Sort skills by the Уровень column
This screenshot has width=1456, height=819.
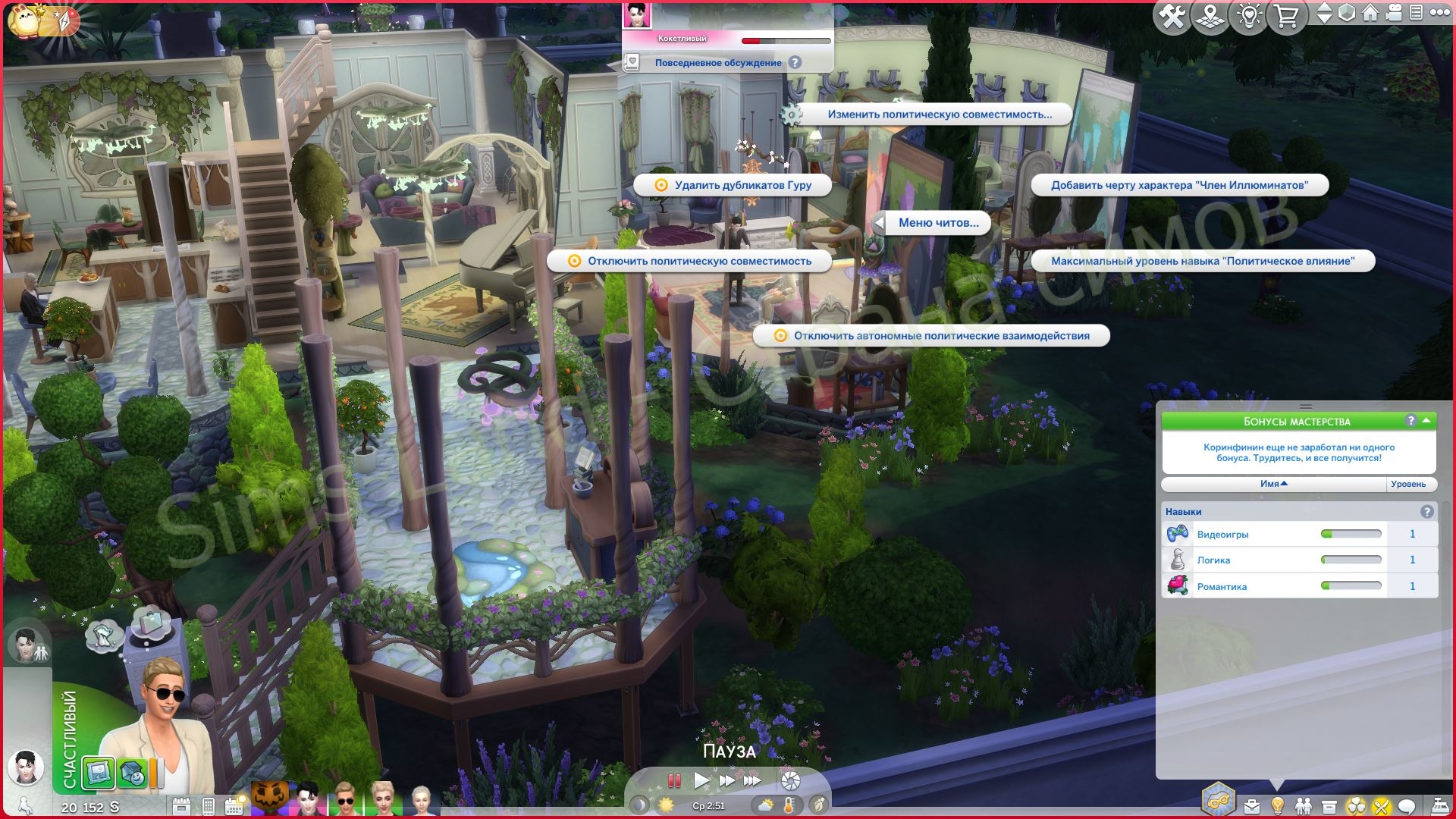[1407, 484]
